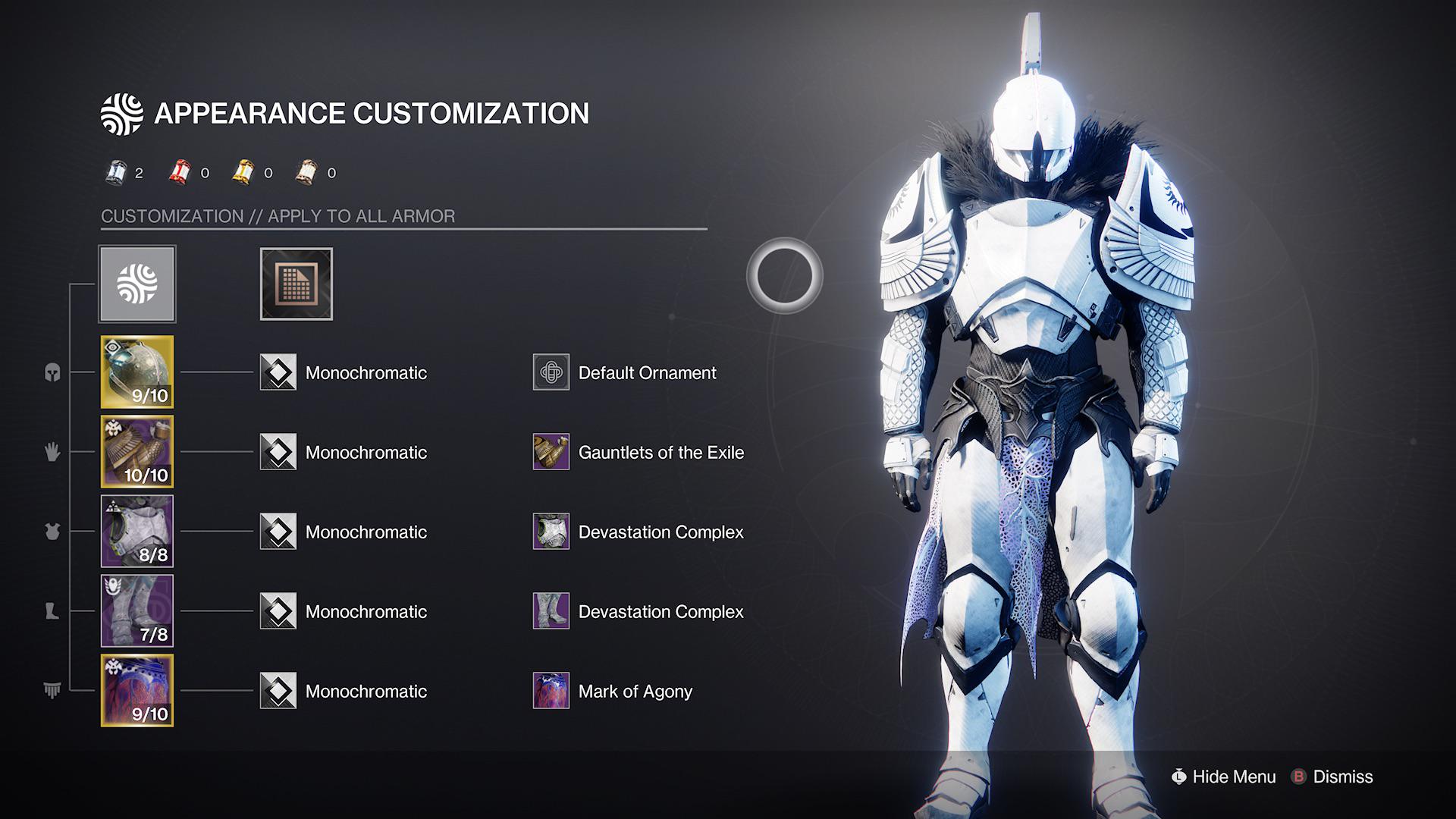This screenshot has width=1456, height=819.
Task: Click the Hide Menu button
Action: 1224,777
